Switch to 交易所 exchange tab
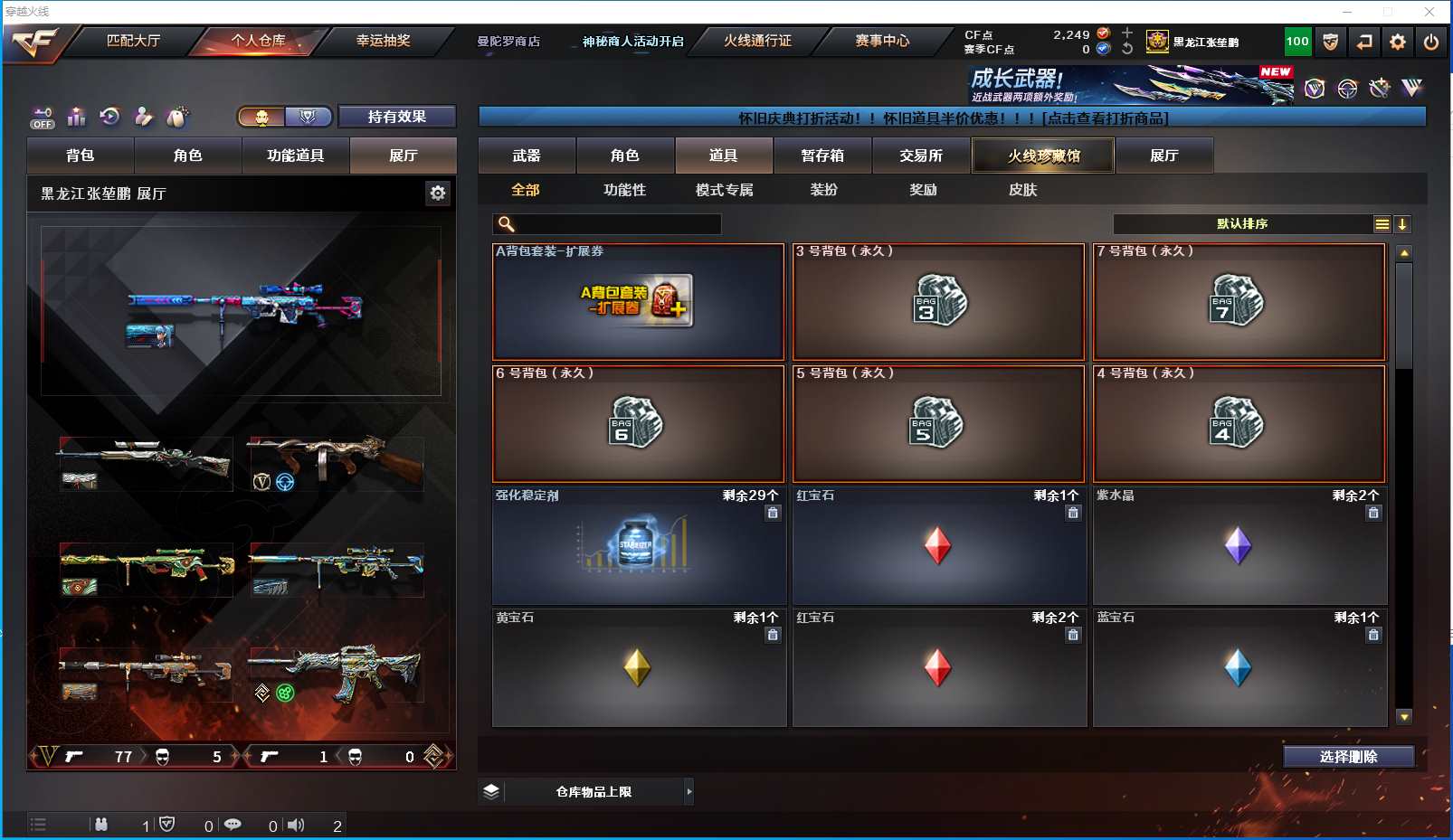 point(921,156)
